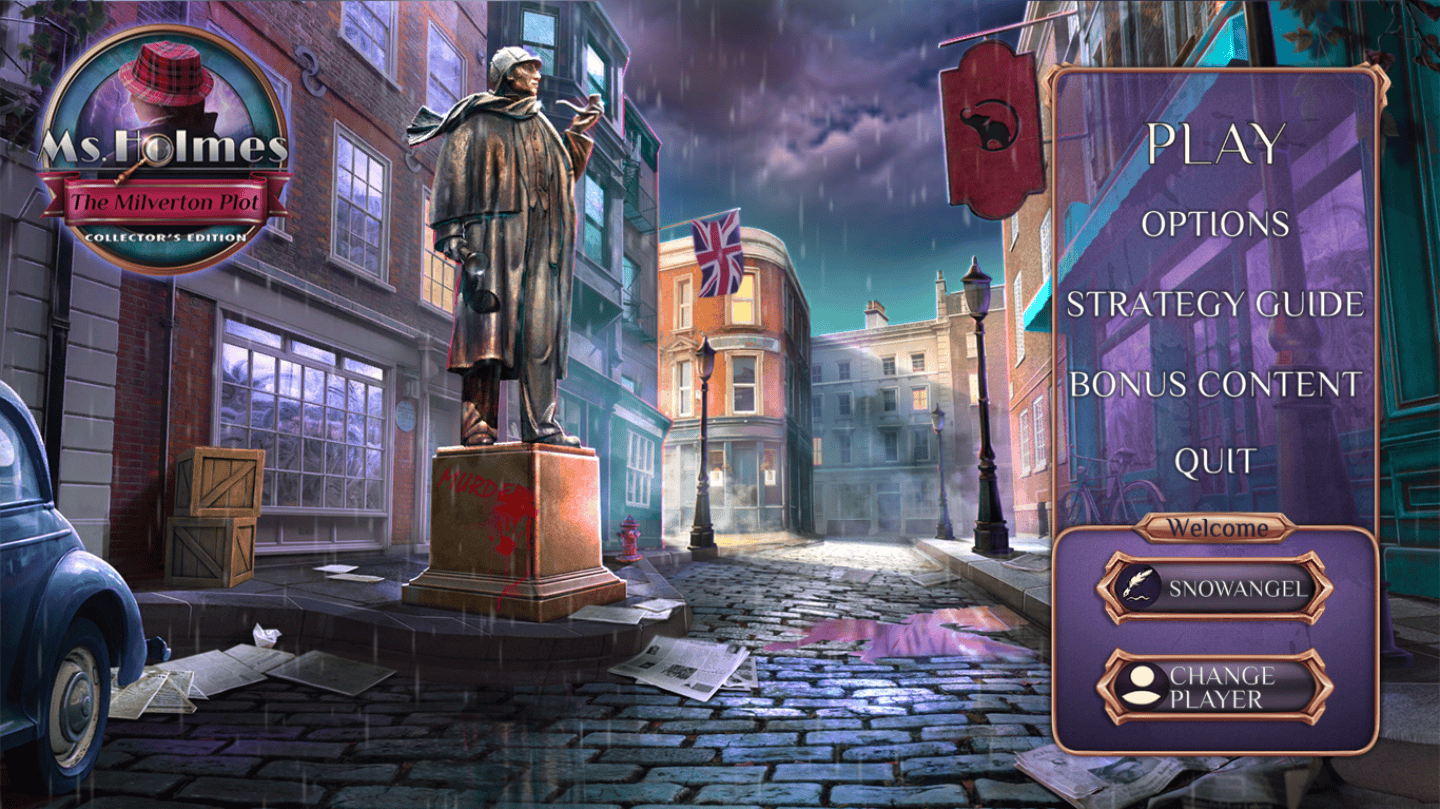This screenshot has height=809, width=1440.
Task: Open the Strategy Guide
Action: pyautogui.click(x=1215, y=304)
